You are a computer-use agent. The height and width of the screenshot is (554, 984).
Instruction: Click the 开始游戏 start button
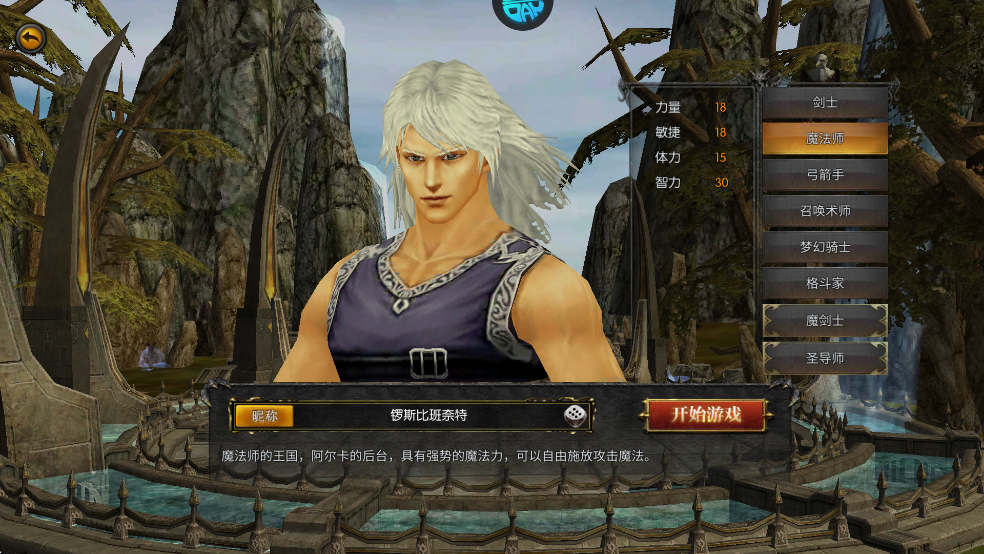pos(706,415)
